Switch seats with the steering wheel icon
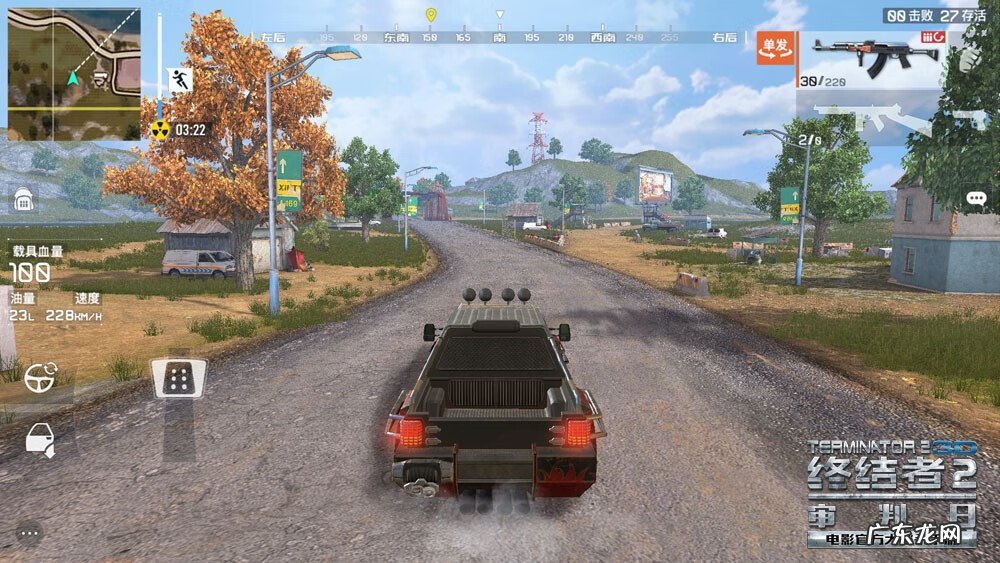The width and height of the screenshot is (1000, 563). pyautogui.click(x=41, y=378)
